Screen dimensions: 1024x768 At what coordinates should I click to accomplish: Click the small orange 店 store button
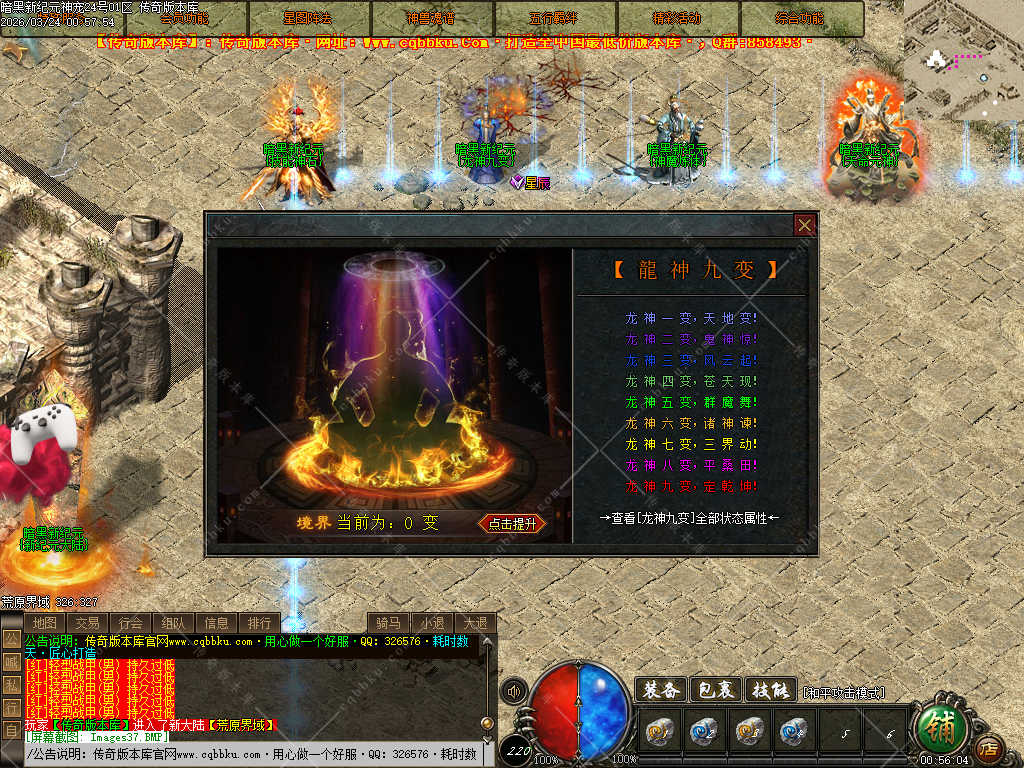[989, 747]
